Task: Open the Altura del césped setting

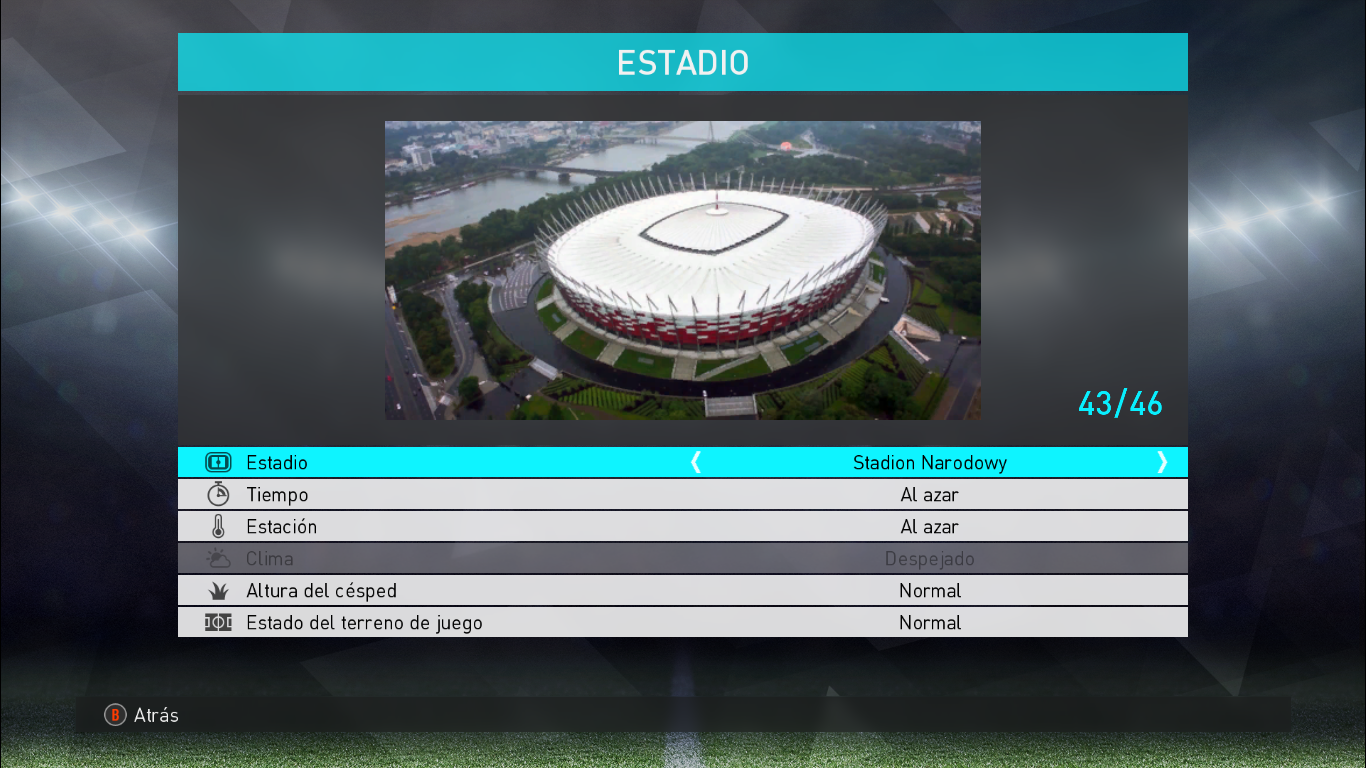Action: coord(682,591)
